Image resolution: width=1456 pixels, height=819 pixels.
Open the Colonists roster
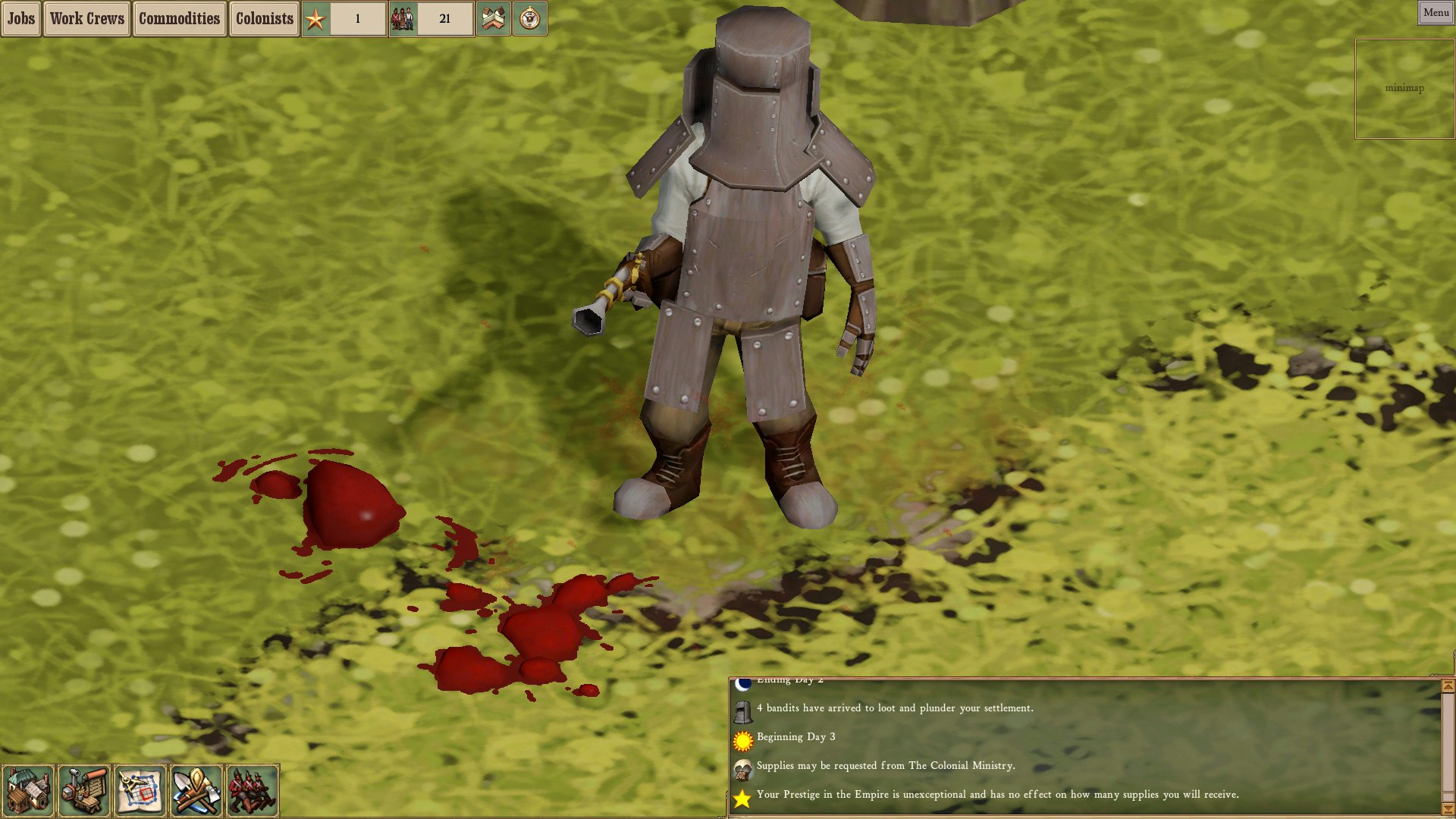coord(263,18)
